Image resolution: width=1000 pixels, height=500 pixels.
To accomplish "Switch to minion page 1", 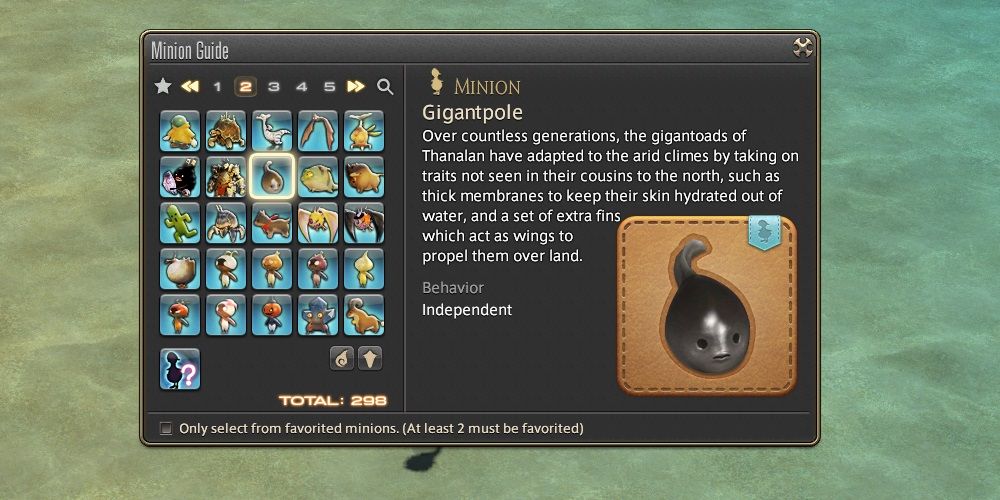I will point(217,87).
